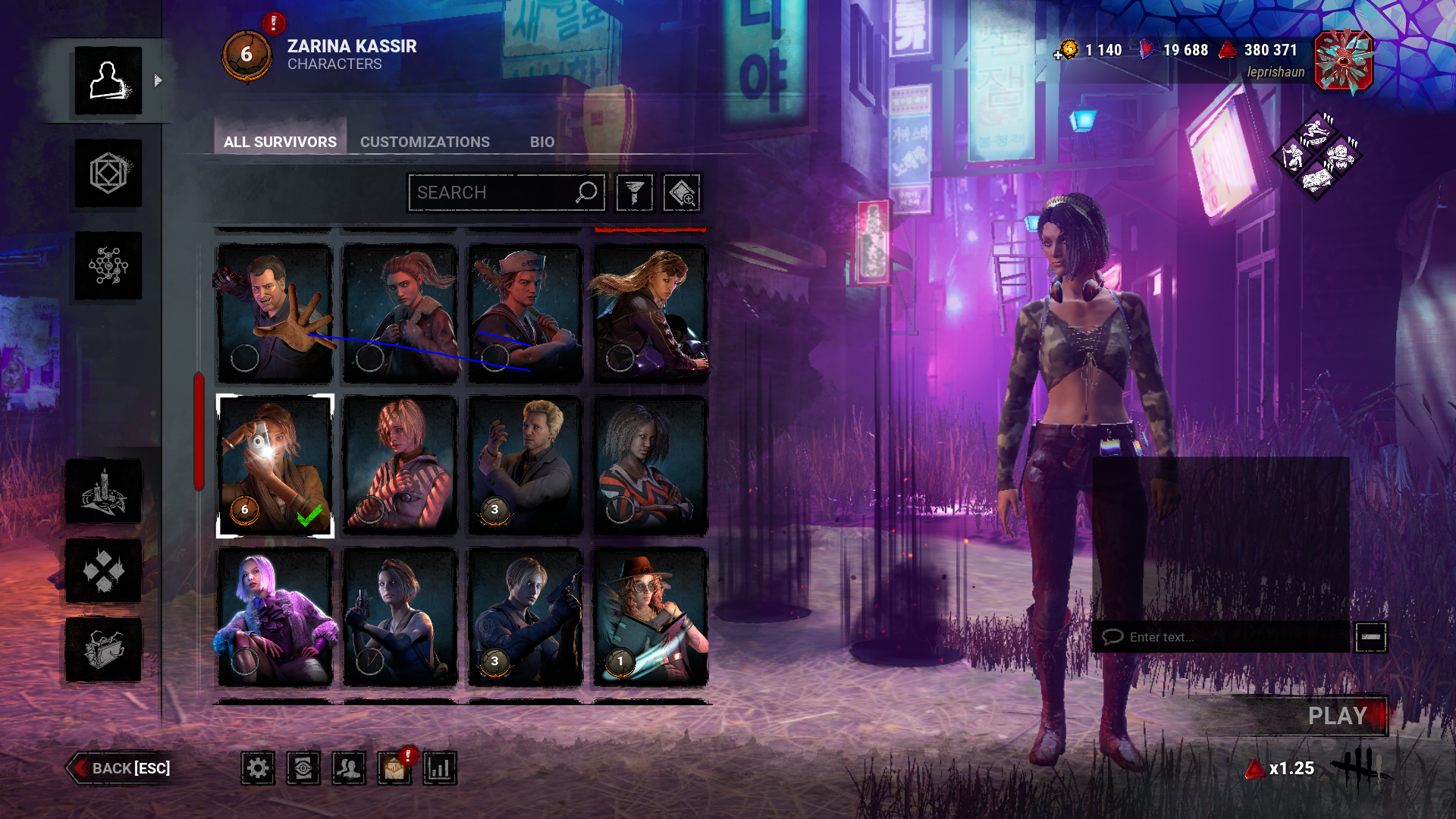Screen dimensions: 1456x819
Task: Select the survivor with hat and goggles
Action: point(650,617)
